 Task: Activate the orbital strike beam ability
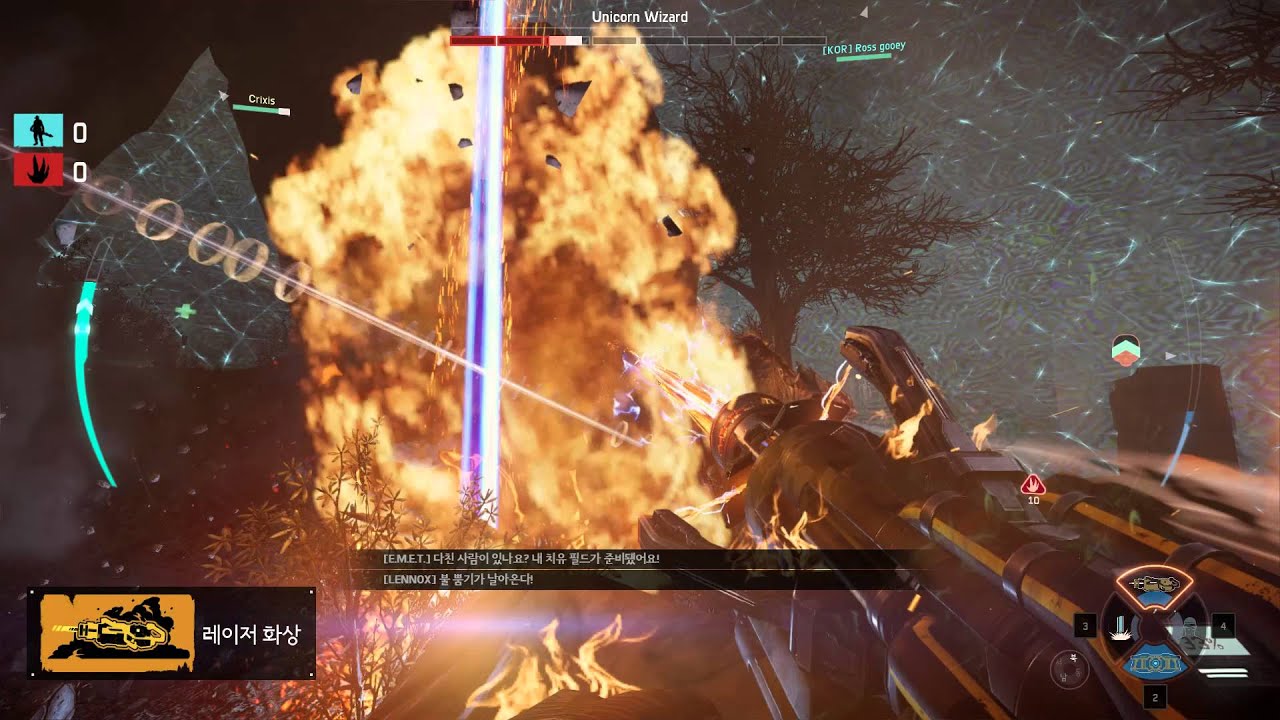pyautogui.click(x=1122, y=628)
